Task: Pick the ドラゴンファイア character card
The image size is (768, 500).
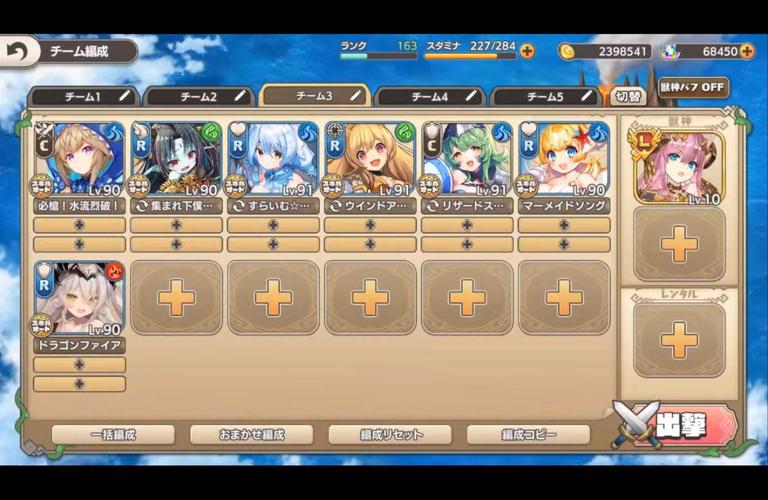Action: [79, 298]
